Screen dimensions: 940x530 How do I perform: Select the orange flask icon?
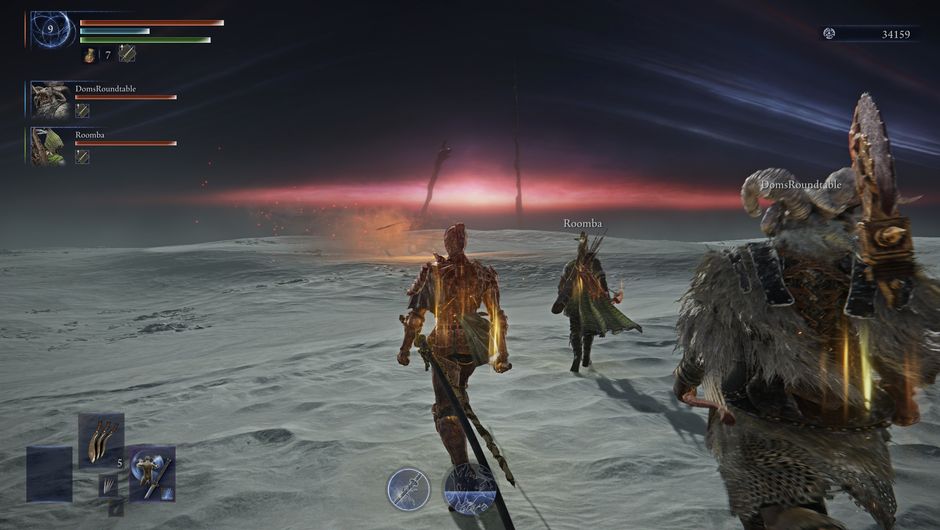click(89, 54)
